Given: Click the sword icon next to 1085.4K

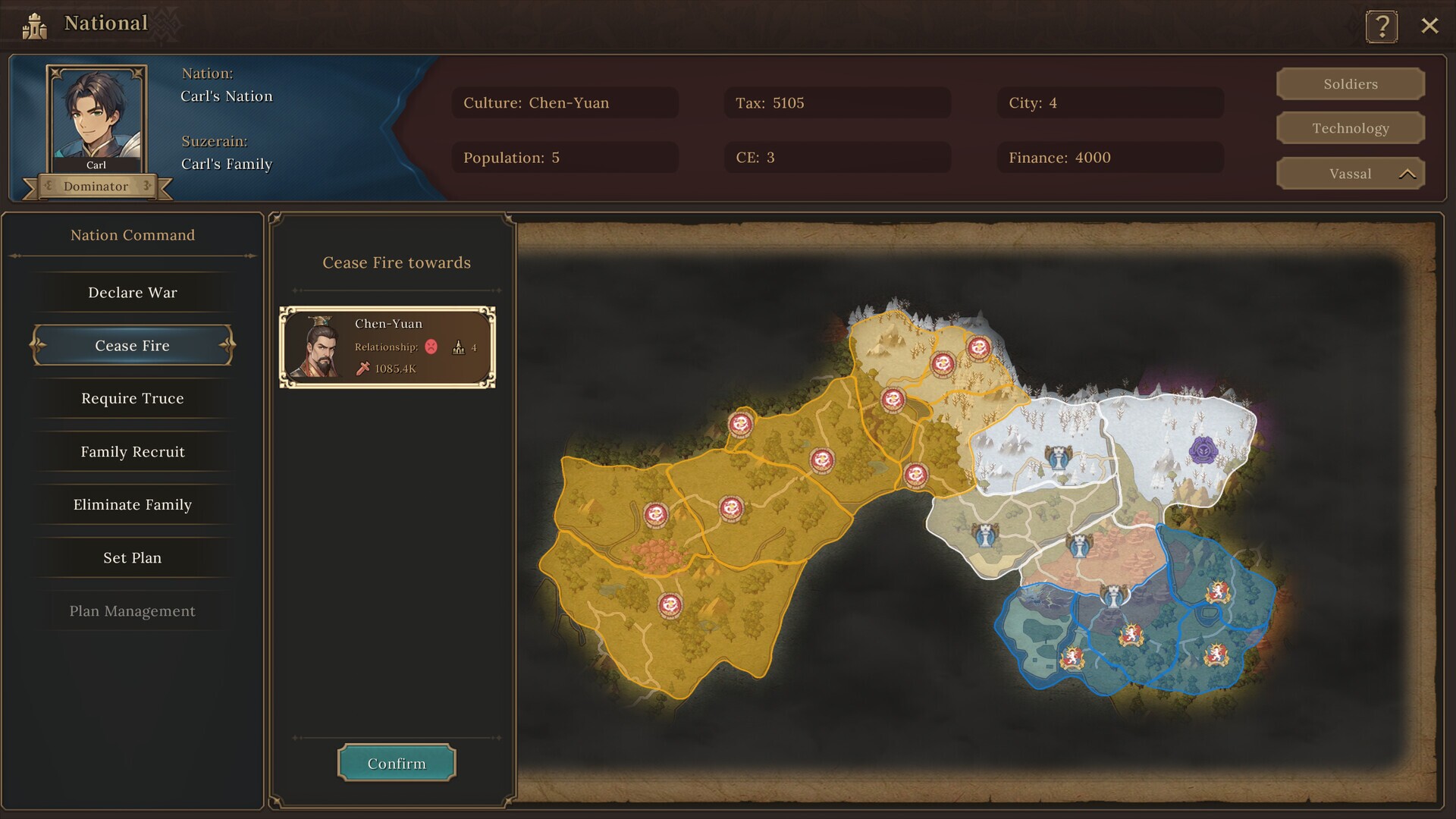Looking at the screenshot, I should point(362,370).
